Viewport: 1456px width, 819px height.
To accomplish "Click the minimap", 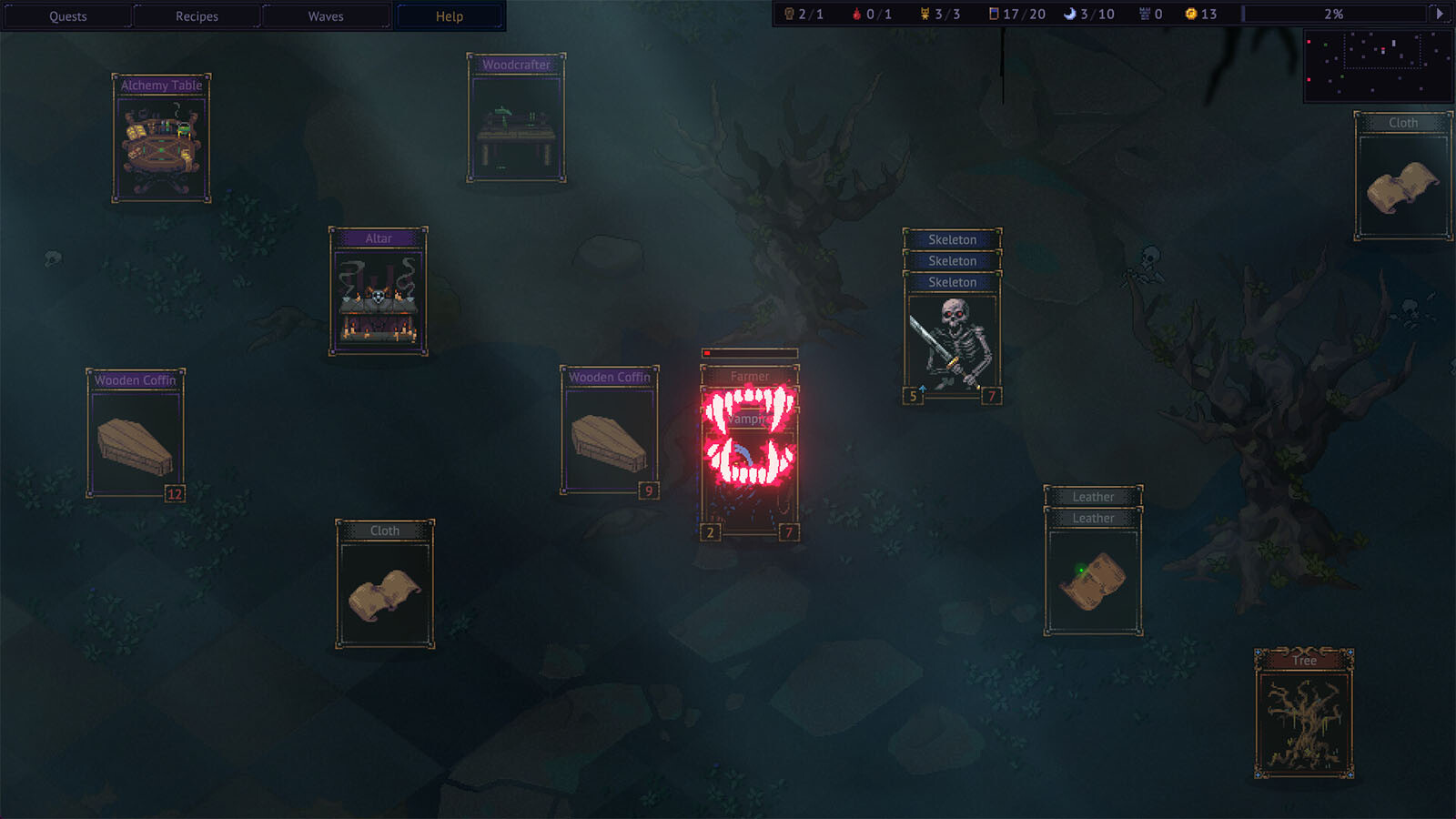I will point(1378,64).
